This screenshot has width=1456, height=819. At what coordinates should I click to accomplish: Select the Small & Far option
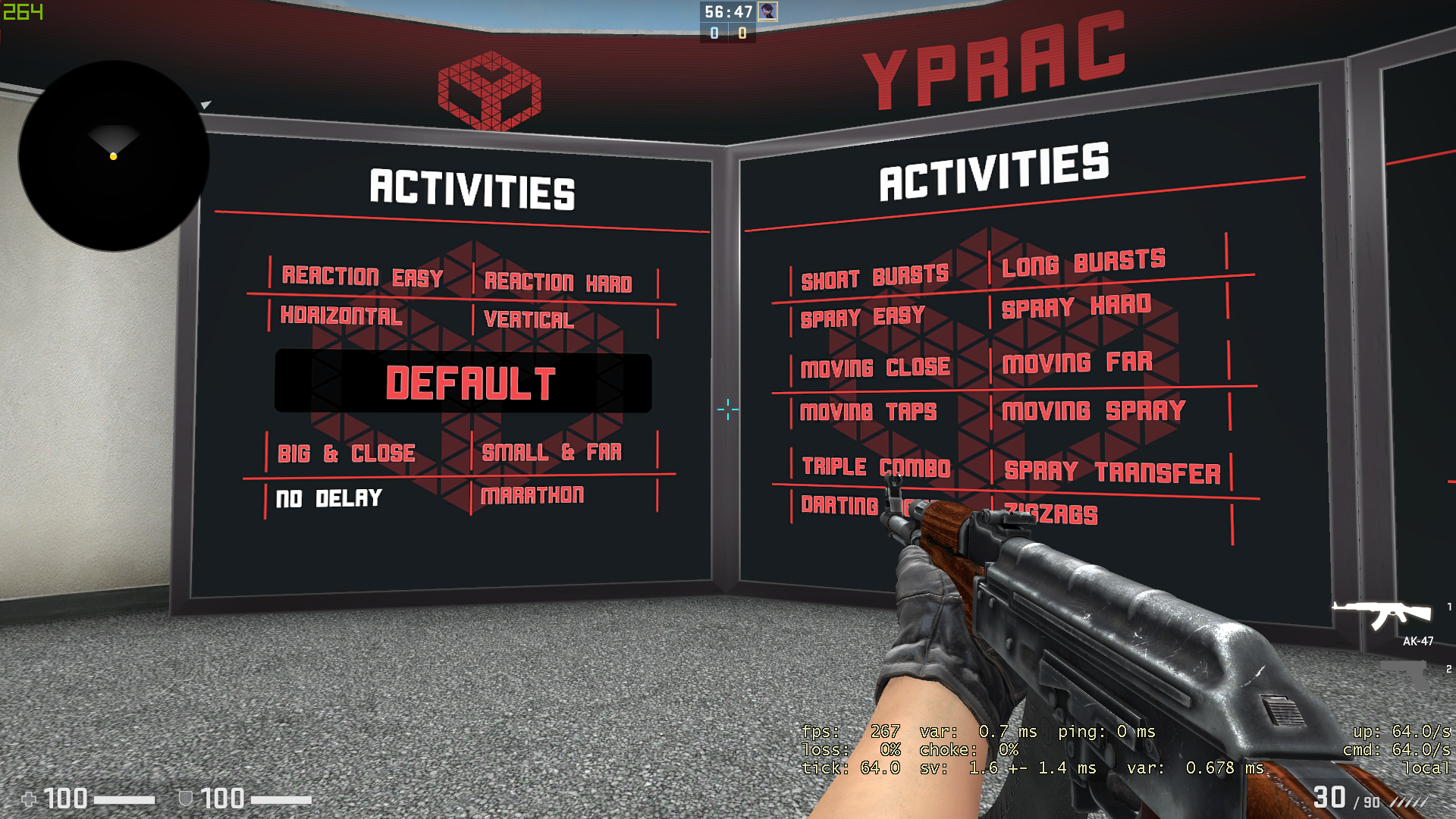[x=551, y=453]
